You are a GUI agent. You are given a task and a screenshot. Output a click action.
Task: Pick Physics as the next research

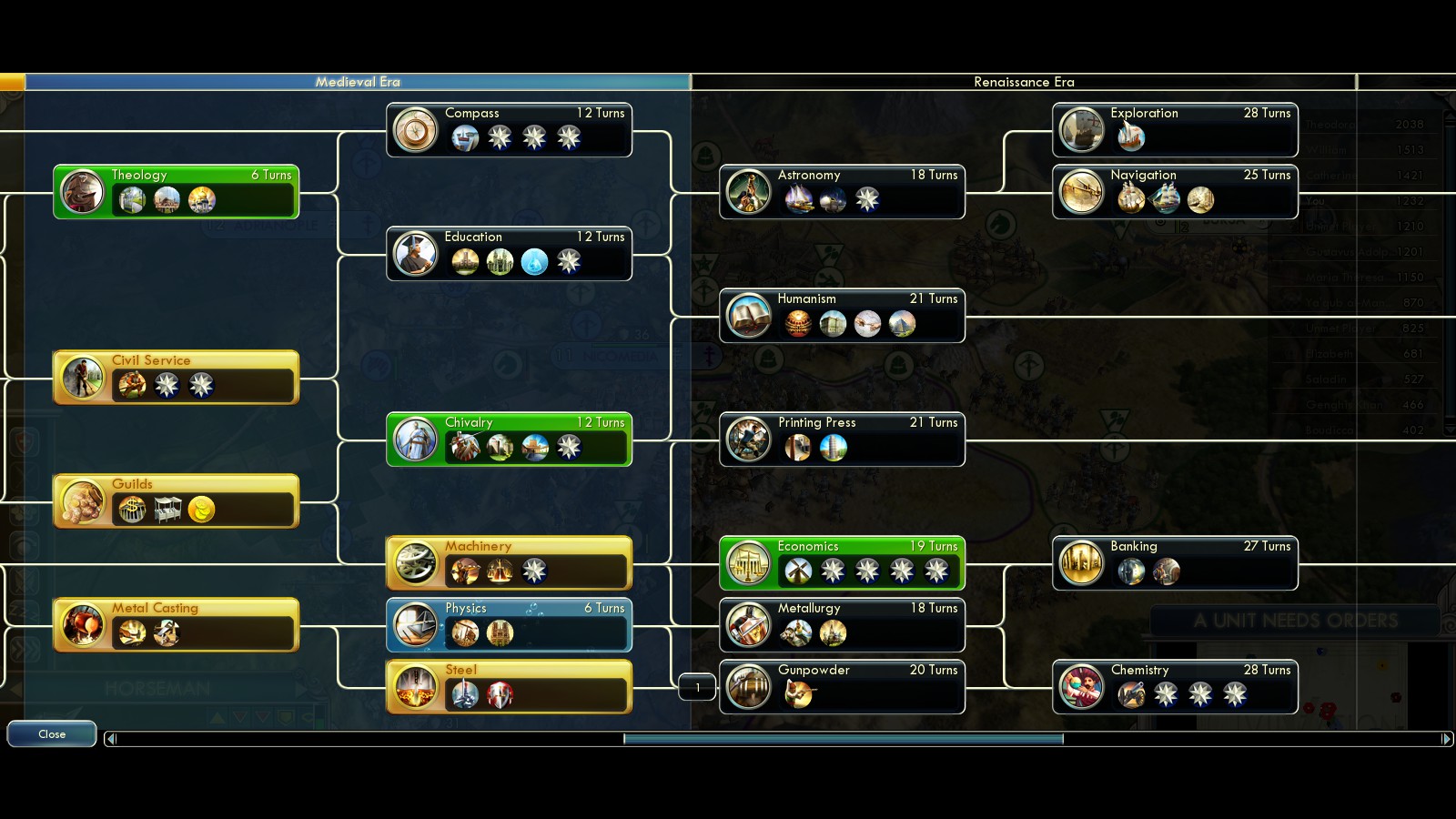click(509, 625)
